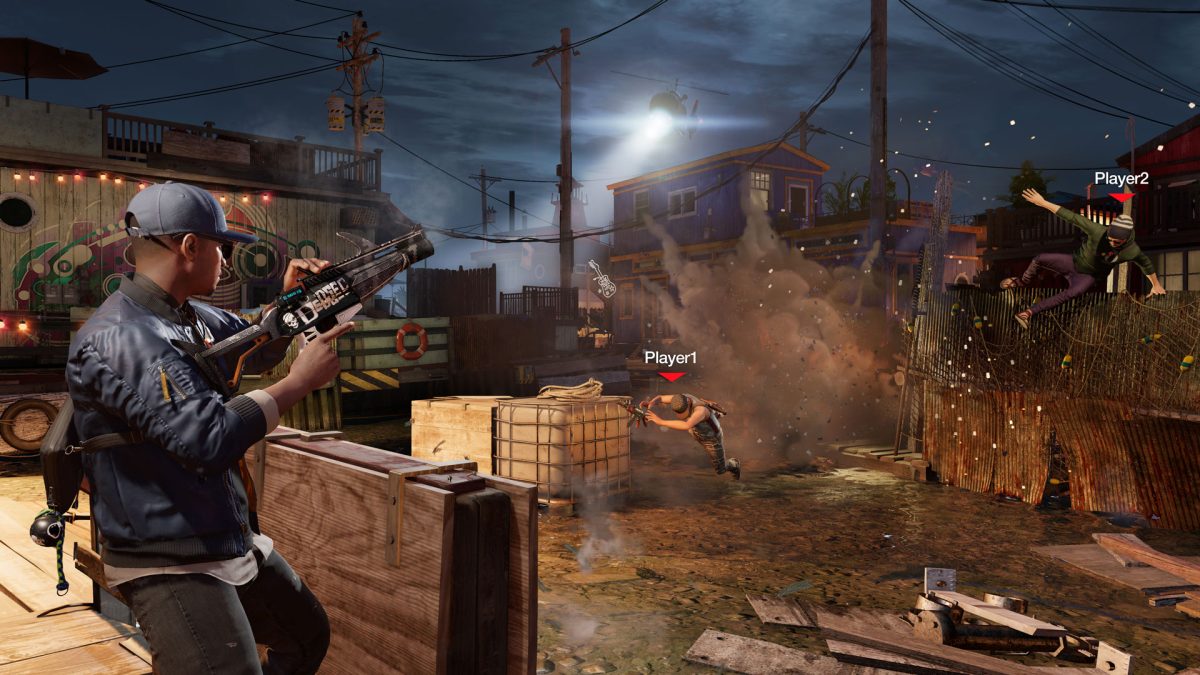Select the Player2 name marker
This screenshot has height=675, width=1200.
1121,179
